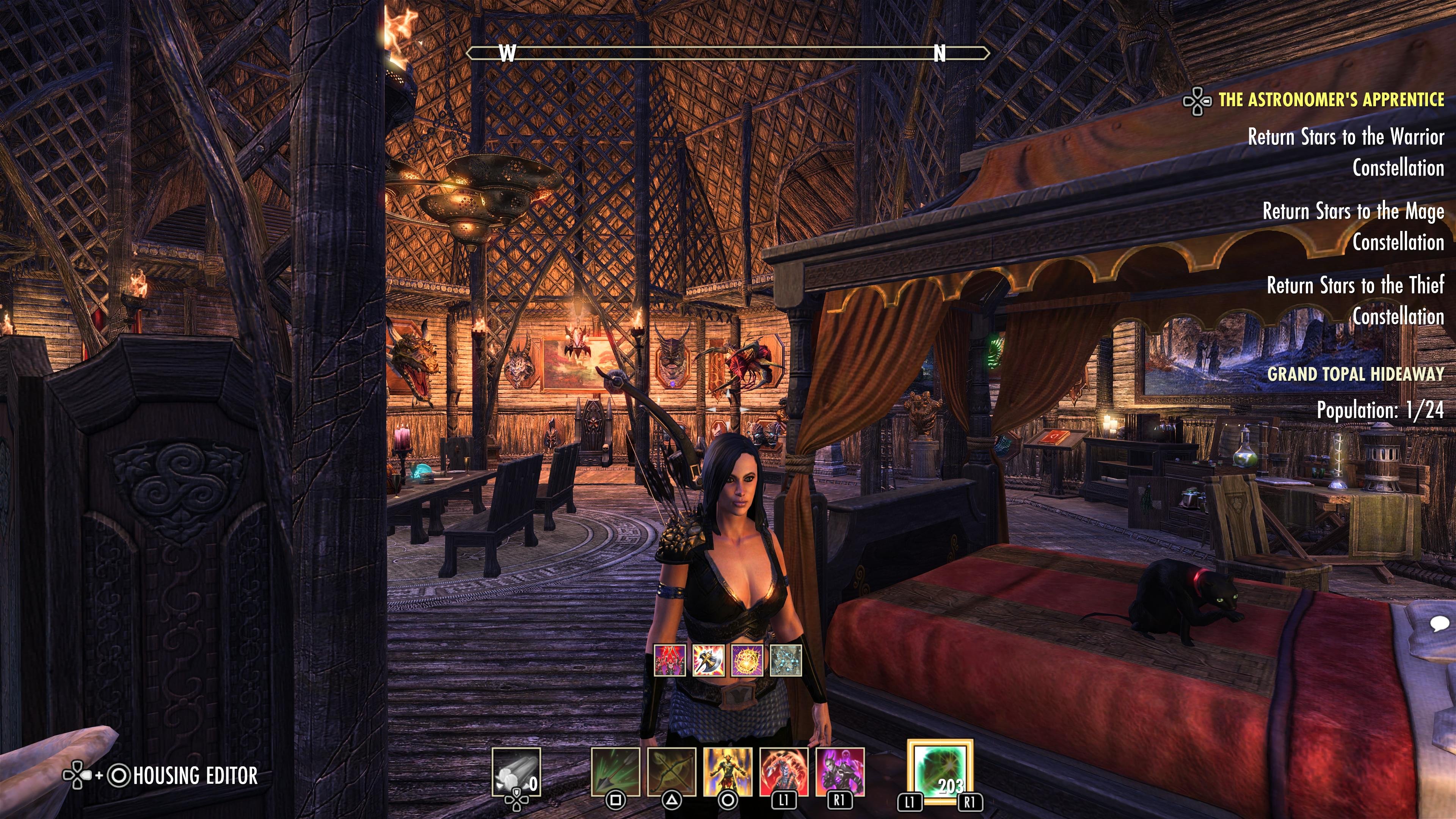Select Return Stars to the Mage objective
The height and width of the screenshot is (819, 1456).
1353,226
